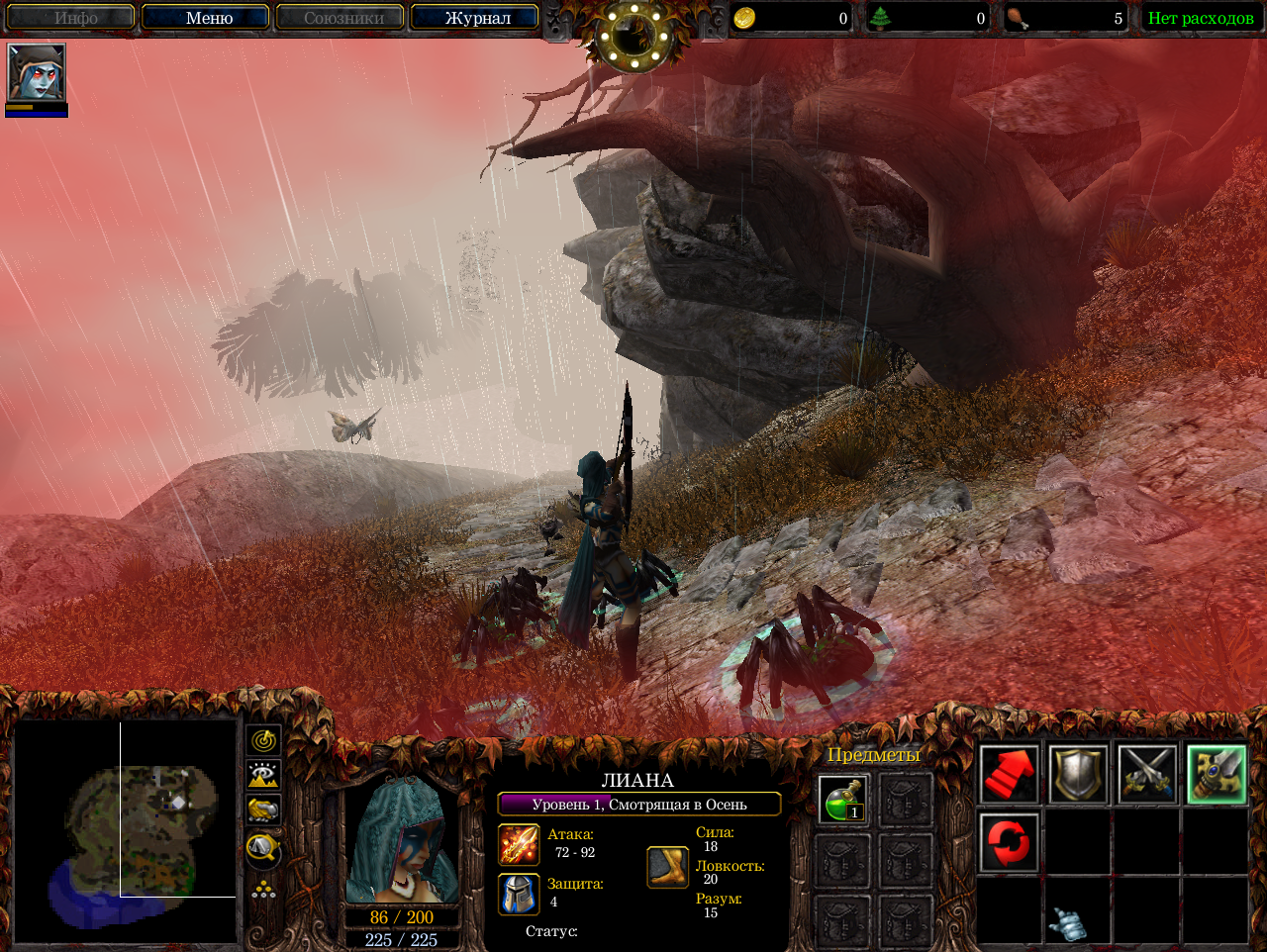This screenshot has height=952, width=1267.
Task: Select the highlighted sword-hilt command icon
Action: point(1217,774)
